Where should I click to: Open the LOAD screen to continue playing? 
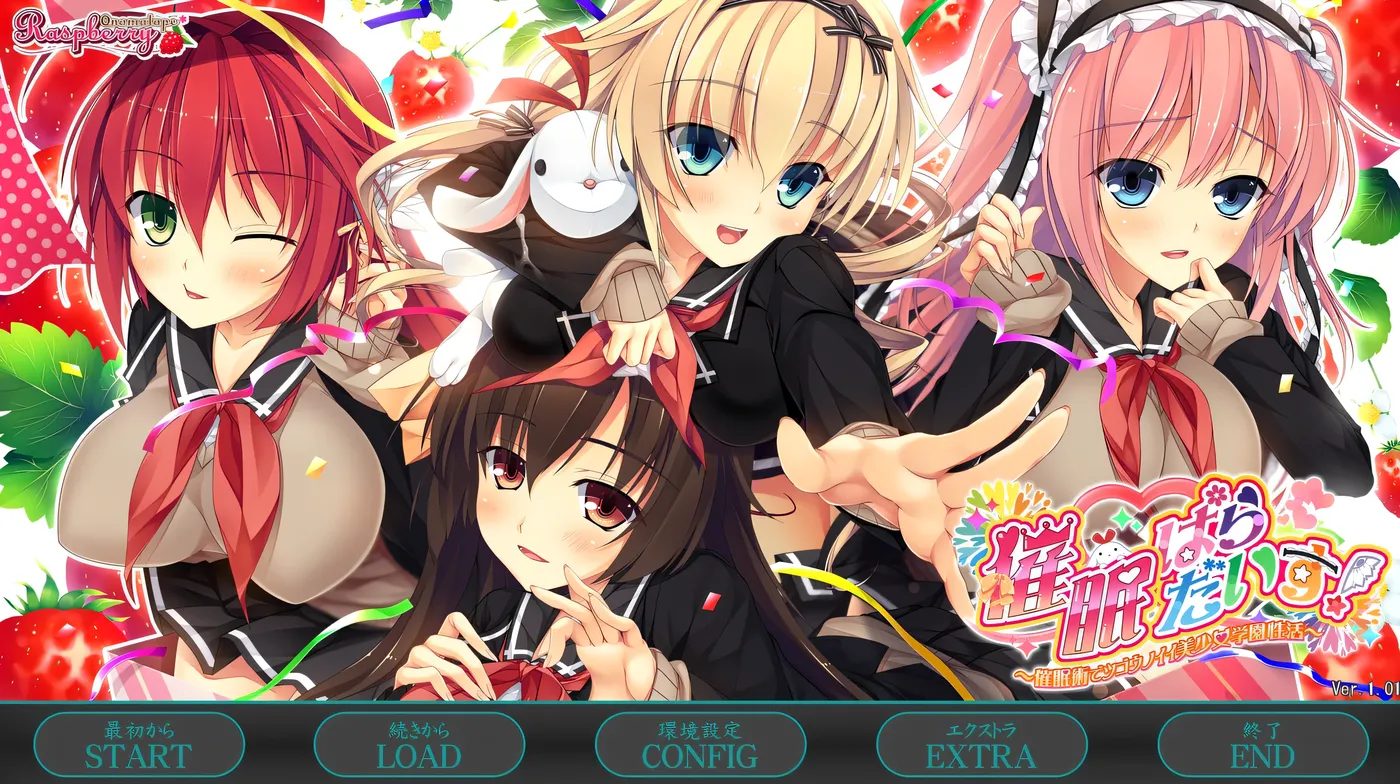419,744
